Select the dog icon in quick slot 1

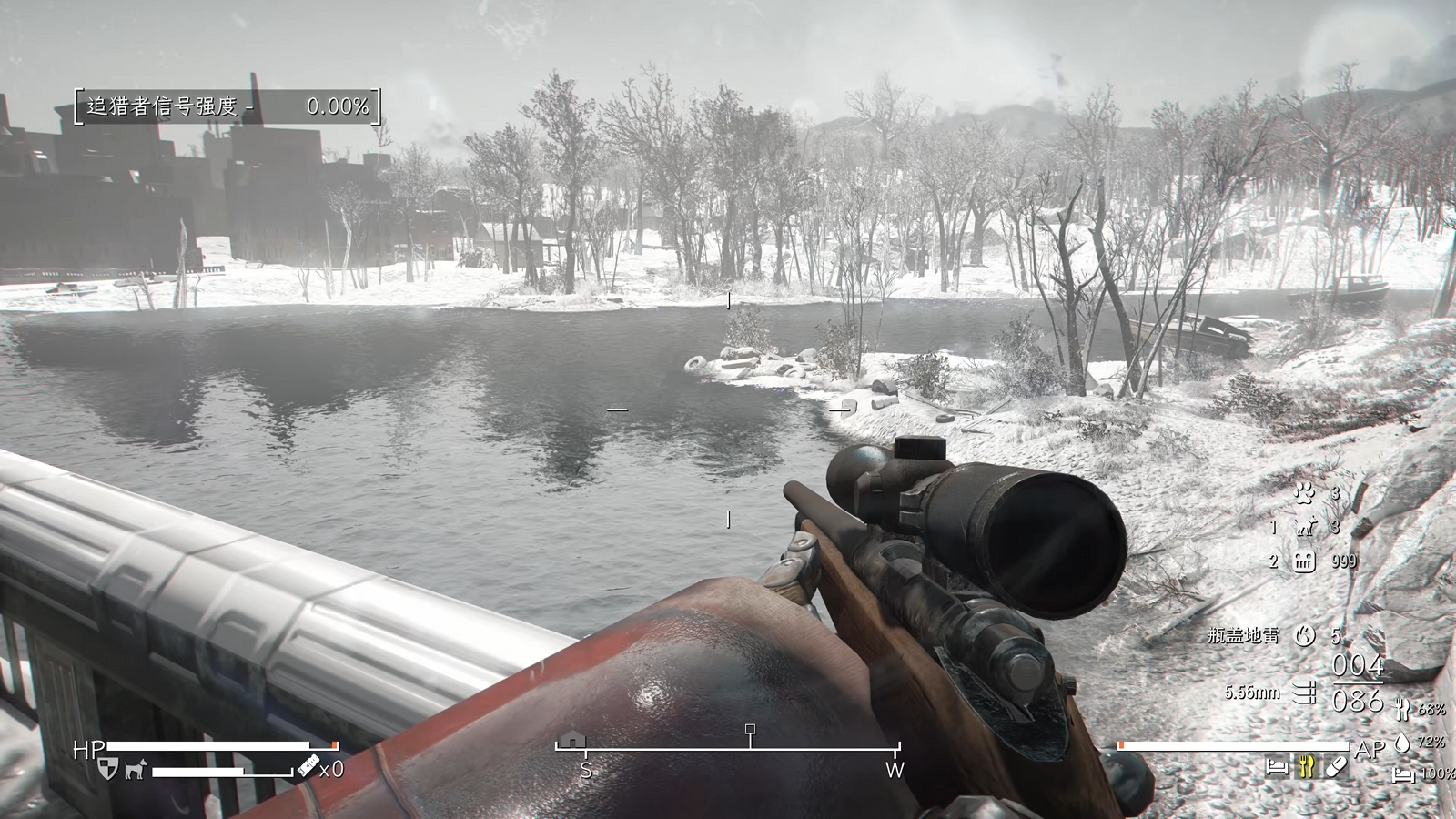point(1306,527)
